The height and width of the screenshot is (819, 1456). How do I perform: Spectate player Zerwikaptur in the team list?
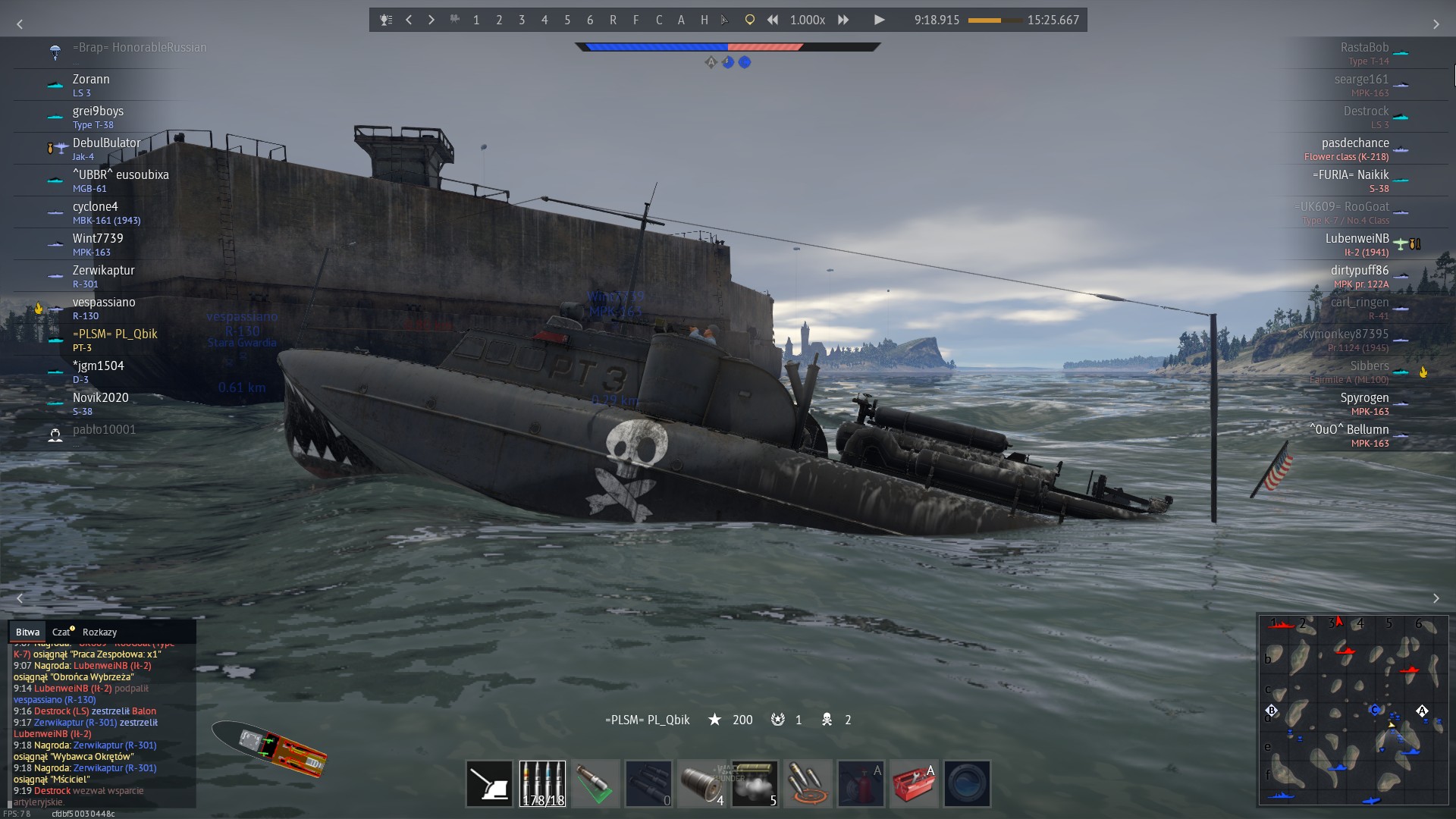click(103, 271)
